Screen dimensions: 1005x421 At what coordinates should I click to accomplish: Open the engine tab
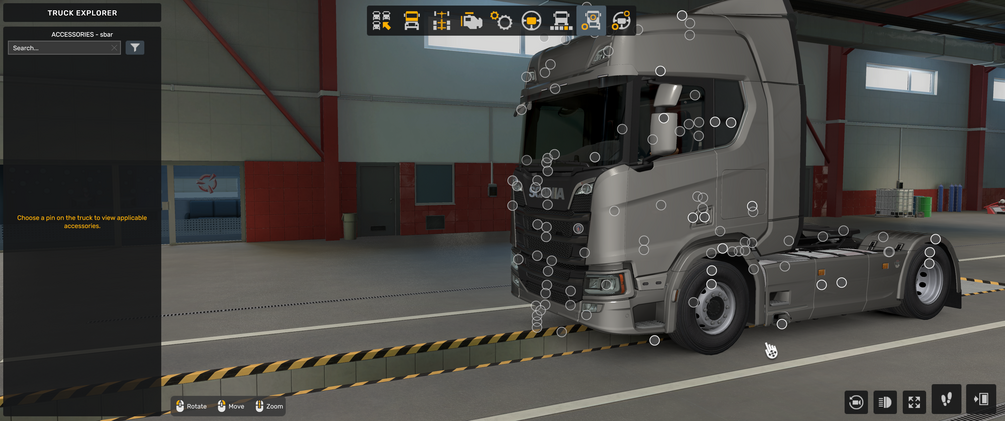coord(472,21)
